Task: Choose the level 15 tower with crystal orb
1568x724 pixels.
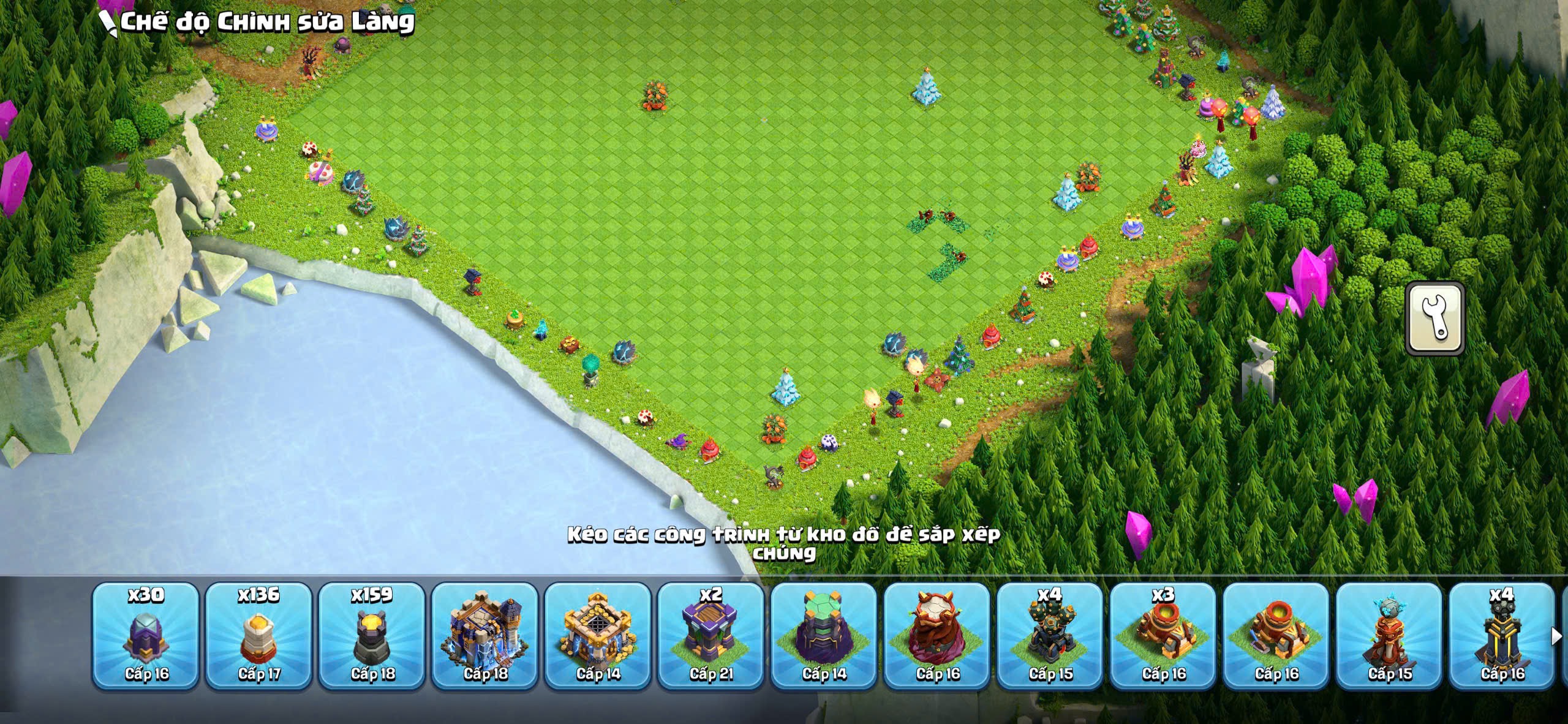Action: (x=1389, y=636)
